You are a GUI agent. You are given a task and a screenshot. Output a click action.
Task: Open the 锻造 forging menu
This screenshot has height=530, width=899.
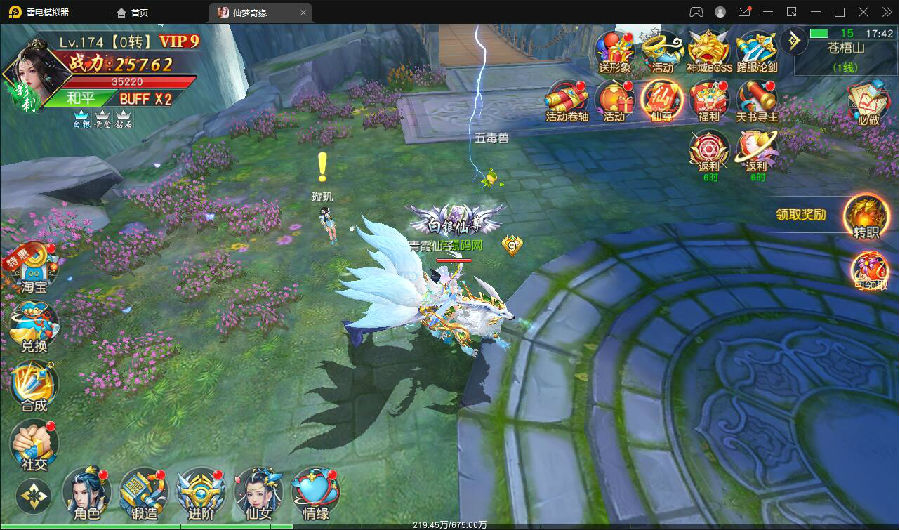[140, 492]
